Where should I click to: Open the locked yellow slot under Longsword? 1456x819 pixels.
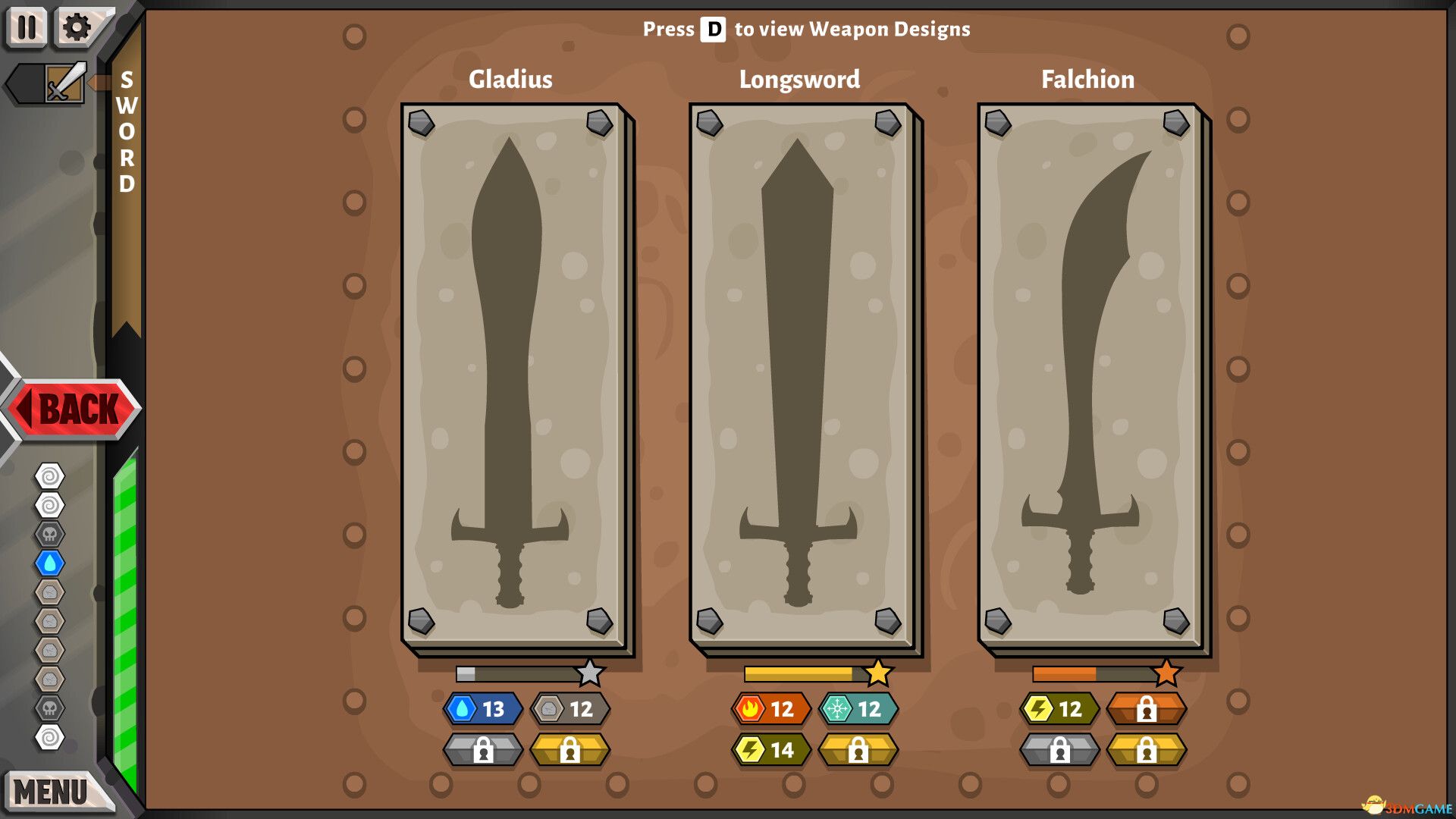coord(859,750)
